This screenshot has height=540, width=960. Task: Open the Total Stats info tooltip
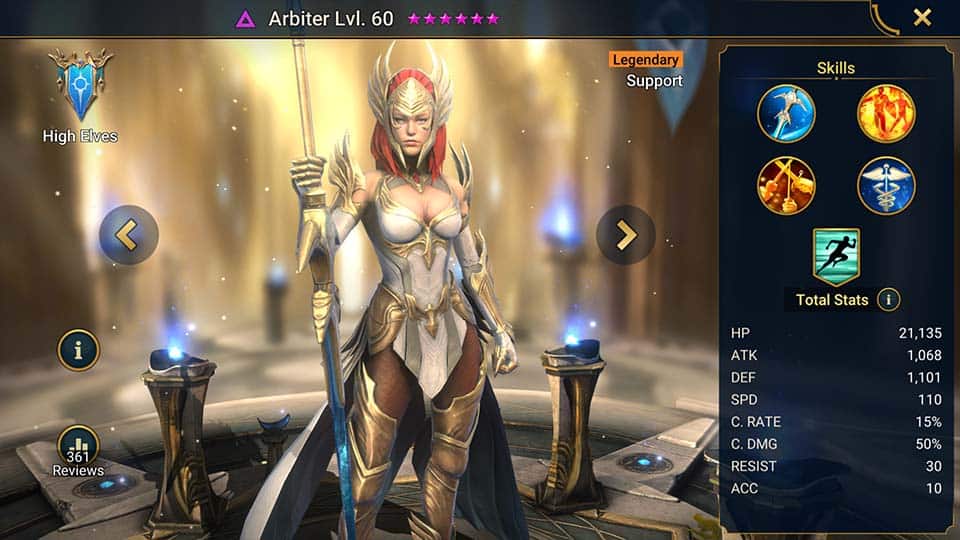tap(888, 299)
